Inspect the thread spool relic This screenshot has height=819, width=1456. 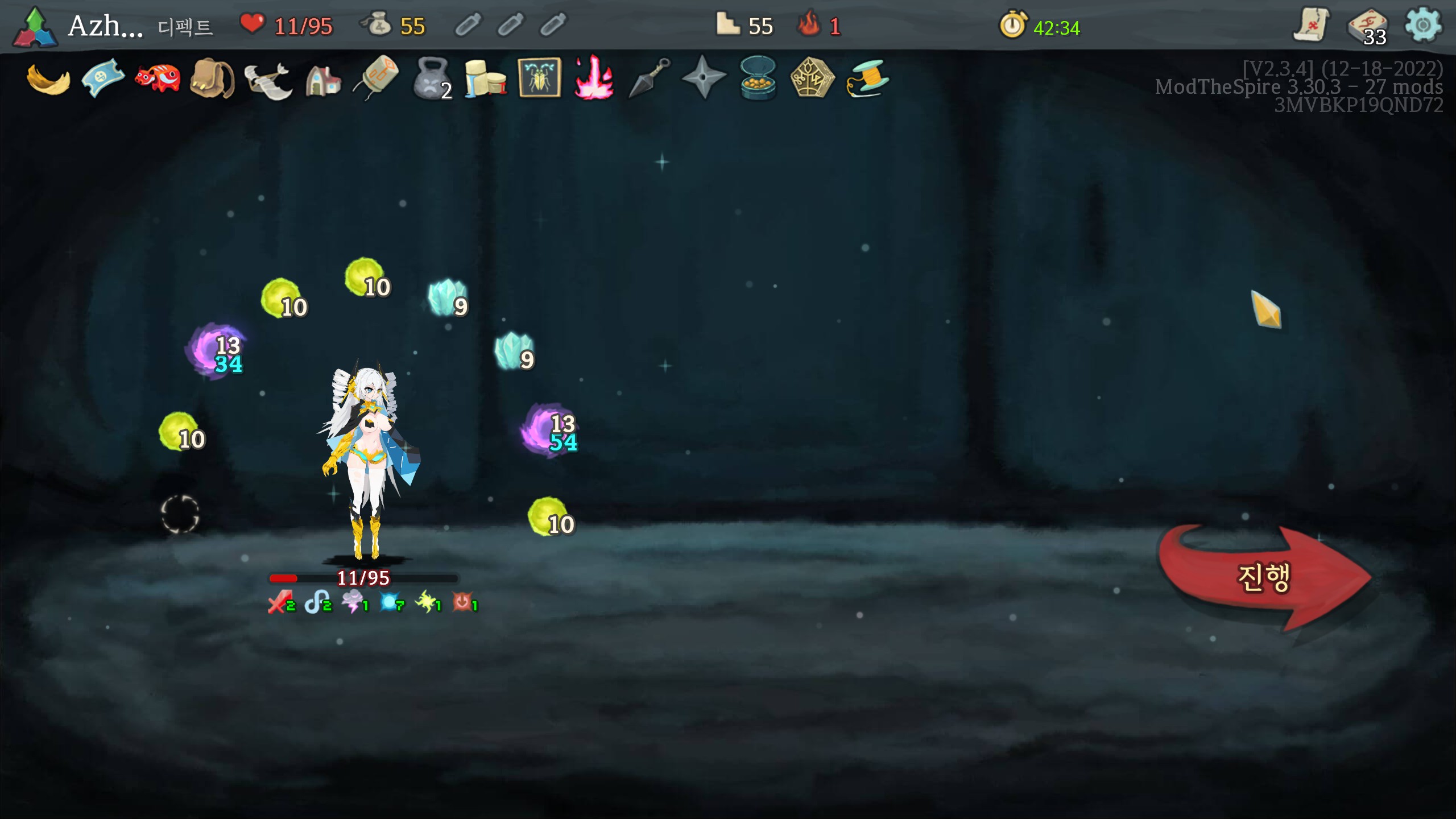click(867, 78)
